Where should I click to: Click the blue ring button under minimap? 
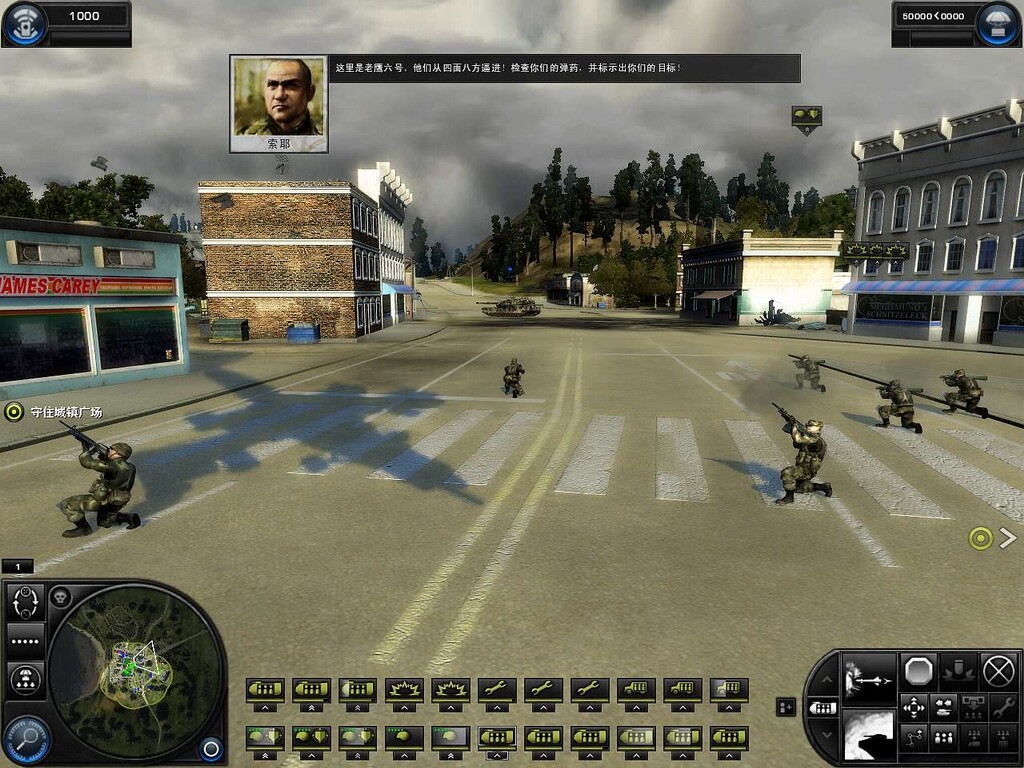[x=210, y=747]
